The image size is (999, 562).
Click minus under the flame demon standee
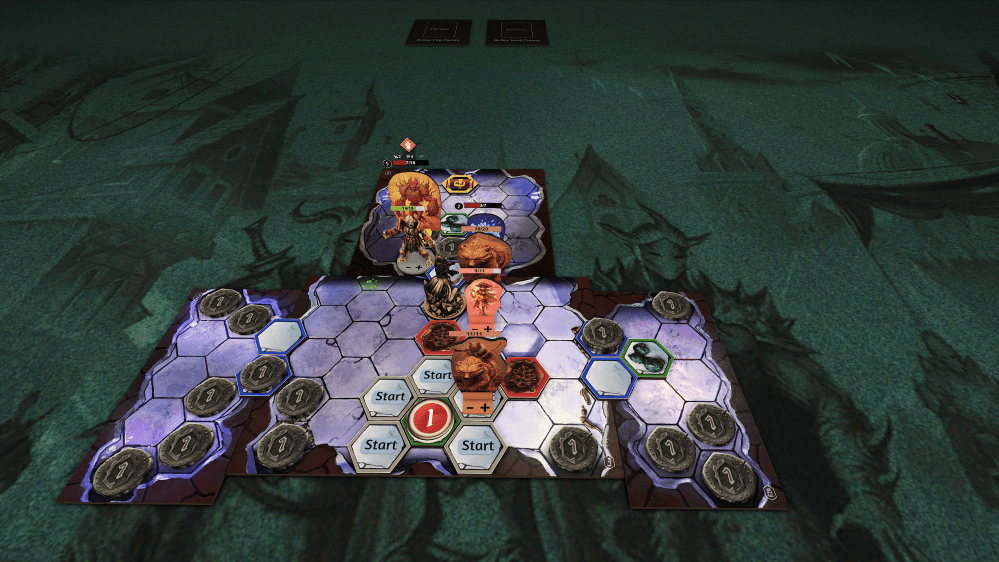(x=406, y=268)
